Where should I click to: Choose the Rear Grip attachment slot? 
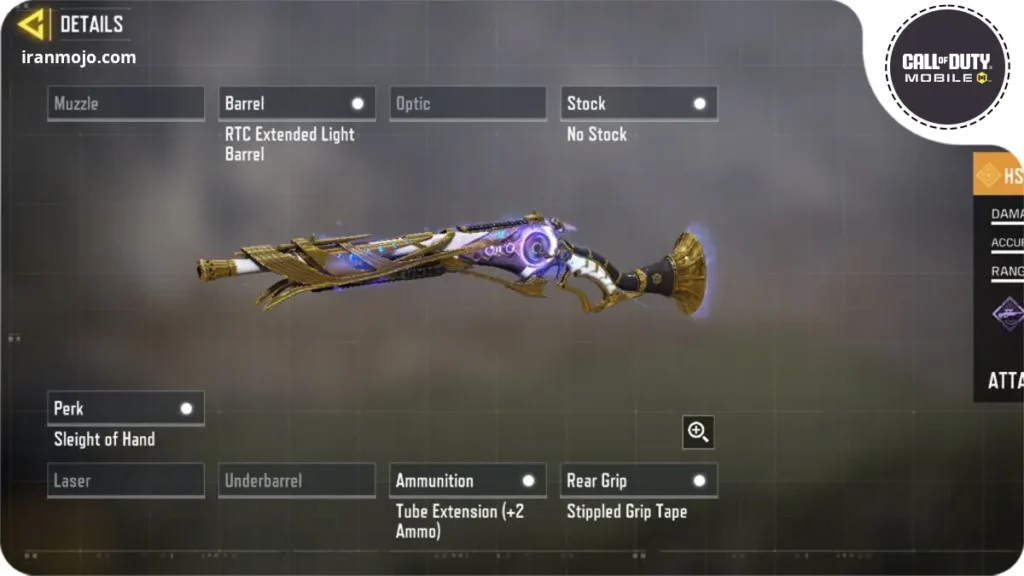(x=639, y=481)
